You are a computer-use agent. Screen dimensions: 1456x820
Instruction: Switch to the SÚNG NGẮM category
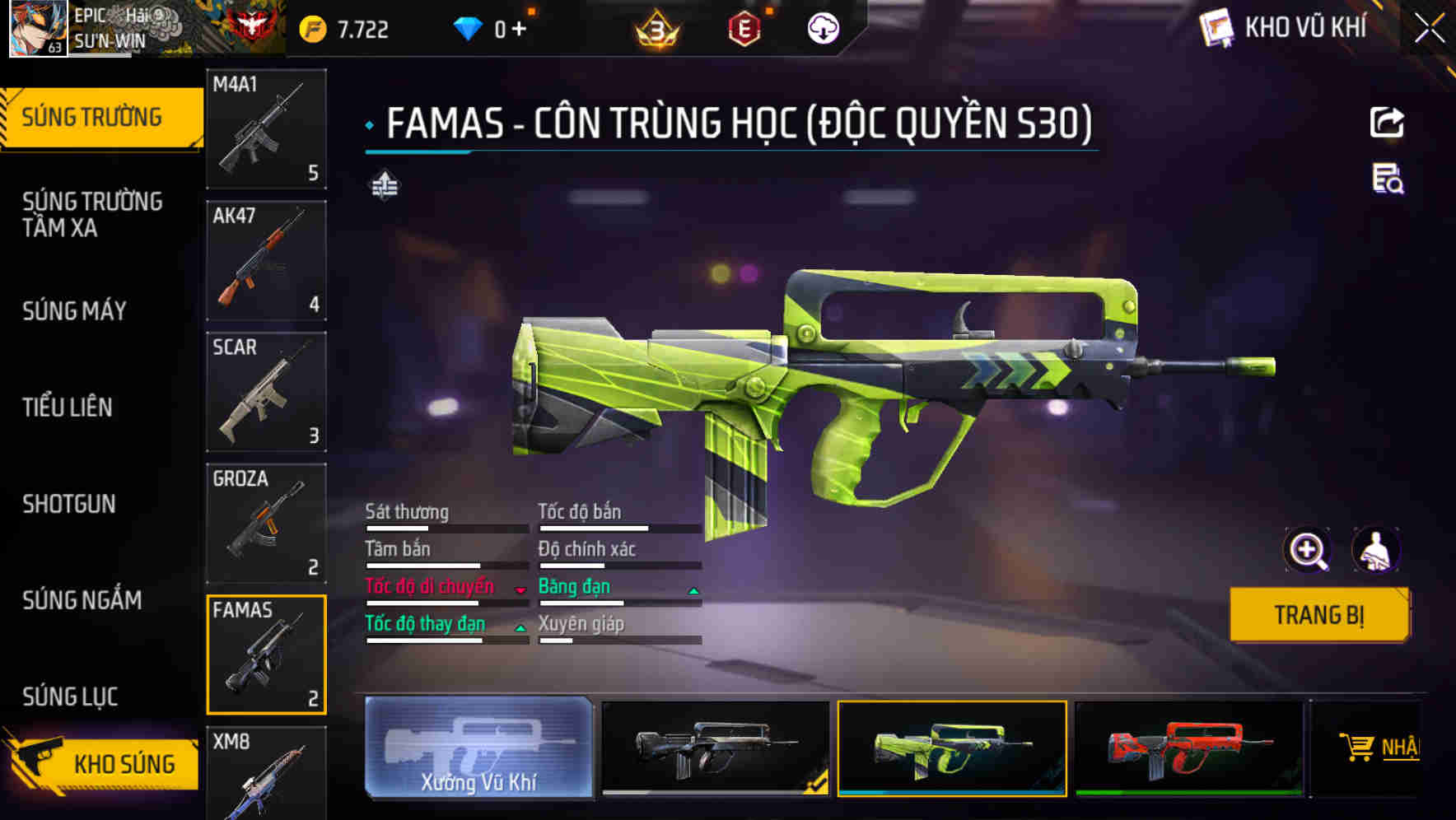(82, 600)
